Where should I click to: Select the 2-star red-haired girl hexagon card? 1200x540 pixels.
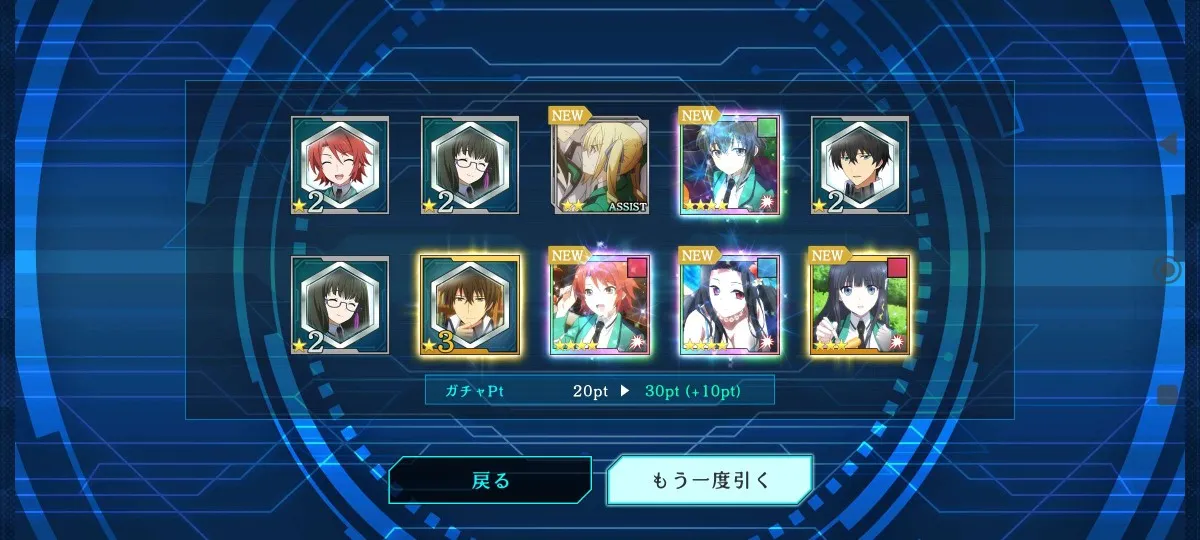coord(340,166)
